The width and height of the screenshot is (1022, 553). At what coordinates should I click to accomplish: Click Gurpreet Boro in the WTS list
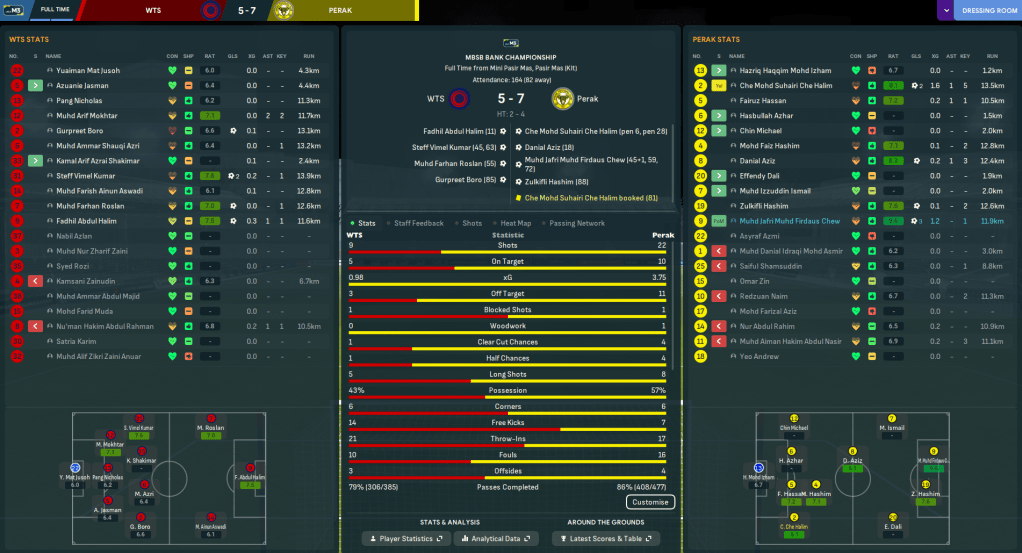coord(82,131)
